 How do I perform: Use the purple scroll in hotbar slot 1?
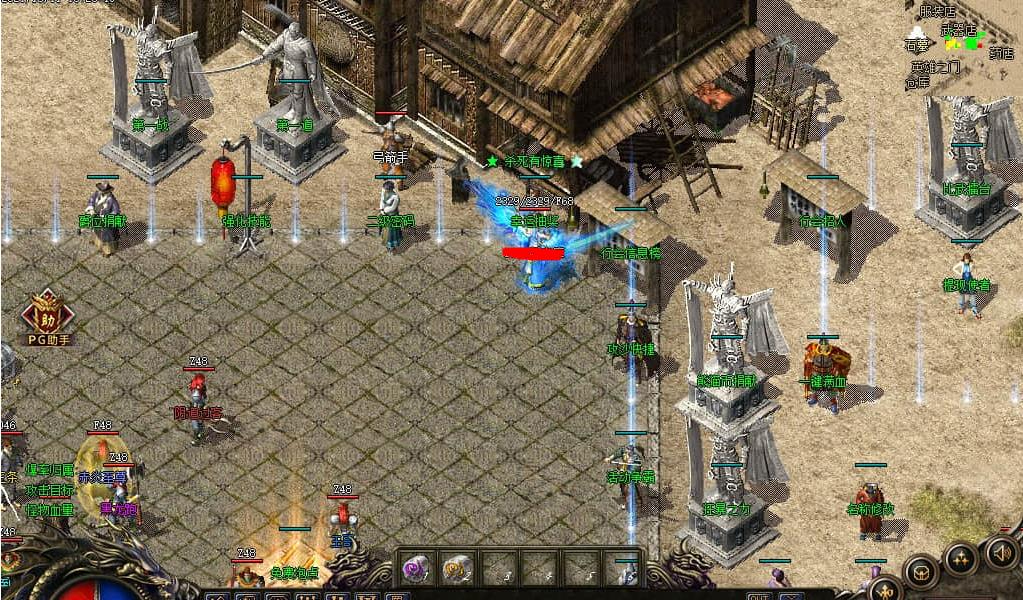coord(414,568)
